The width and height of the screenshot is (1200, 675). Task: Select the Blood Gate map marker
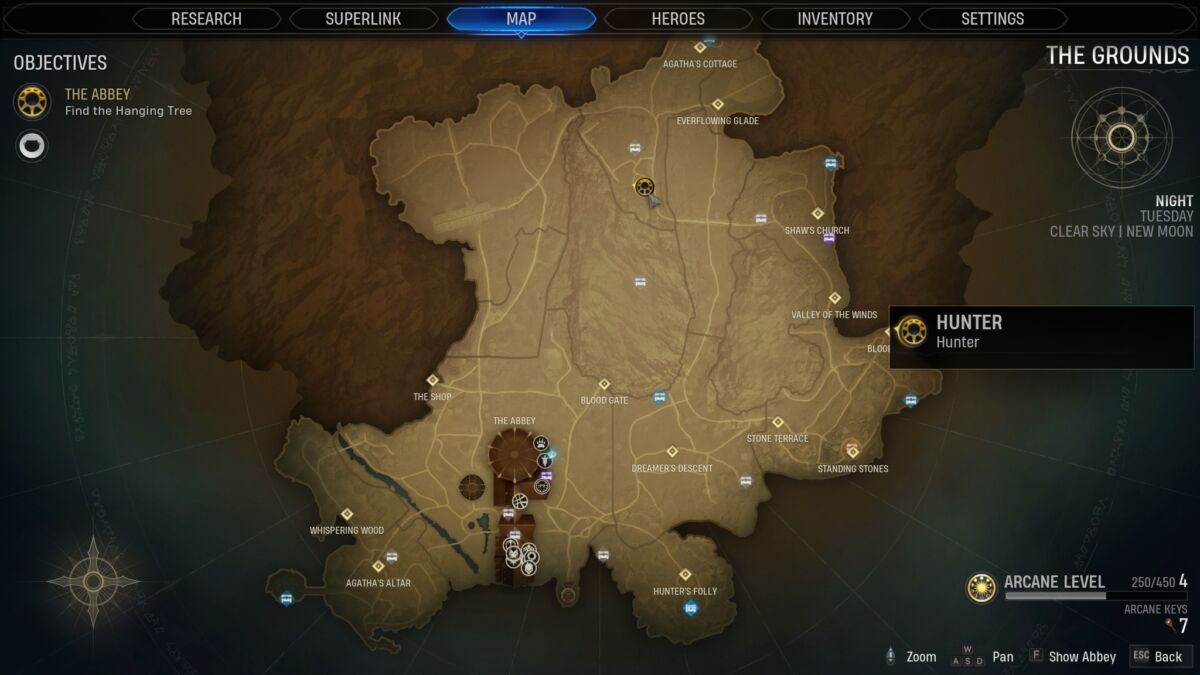604,384
